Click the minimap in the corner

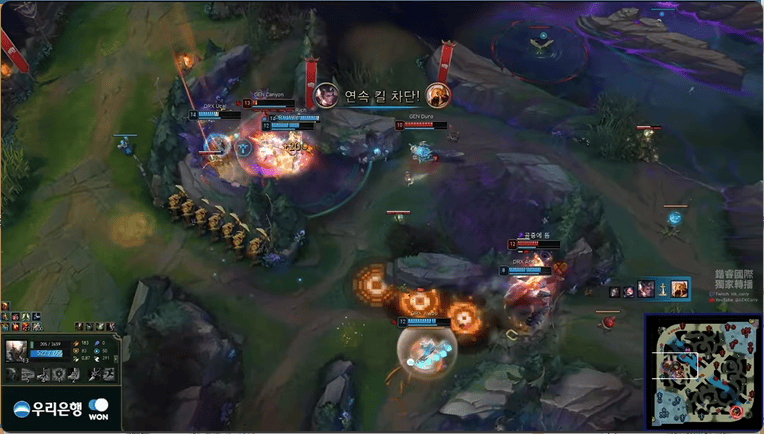pyautogui.click(x=703, y=371)
